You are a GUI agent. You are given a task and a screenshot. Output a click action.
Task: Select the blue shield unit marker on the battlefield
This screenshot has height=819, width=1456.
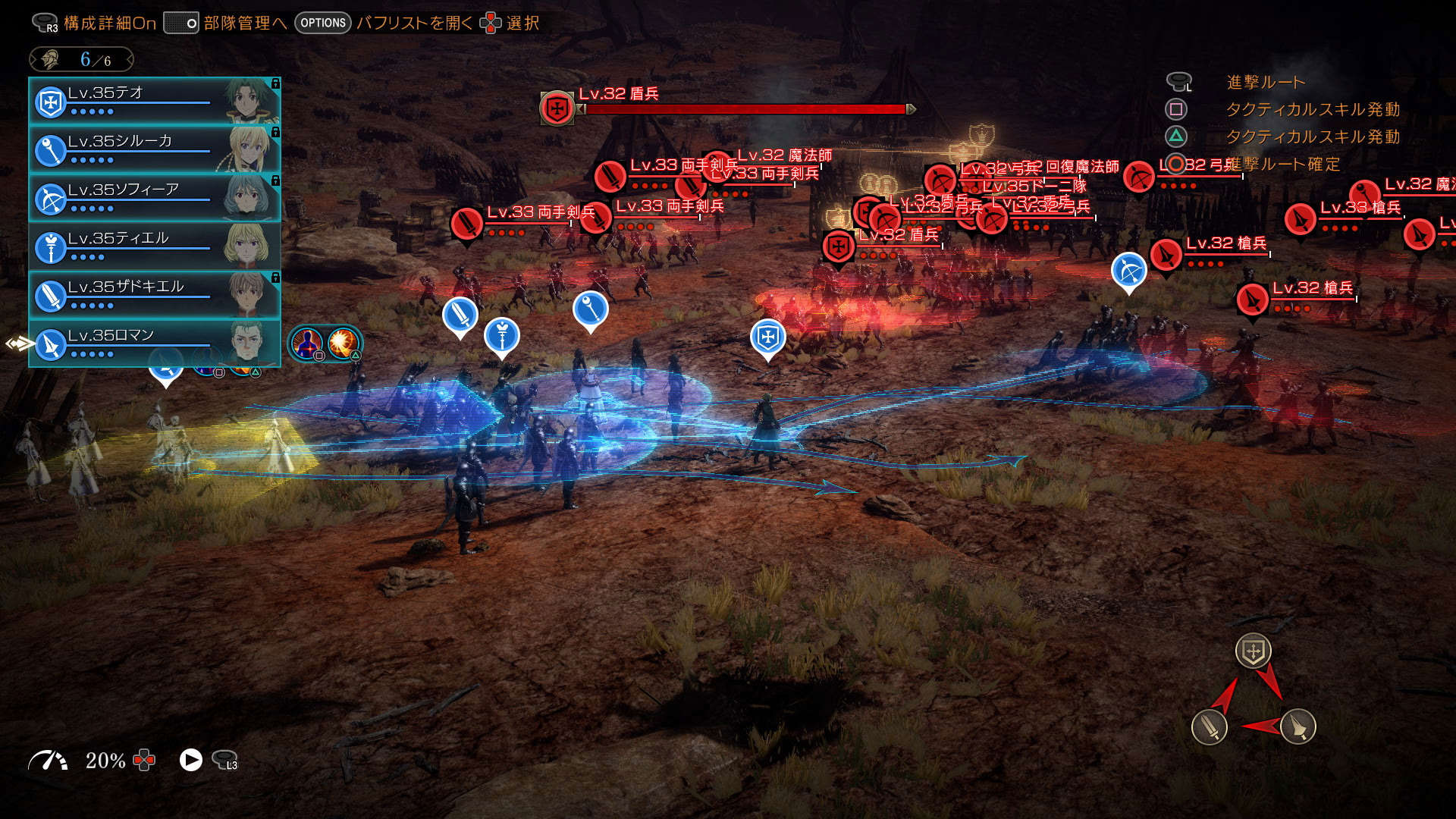[x=767, y=337]
